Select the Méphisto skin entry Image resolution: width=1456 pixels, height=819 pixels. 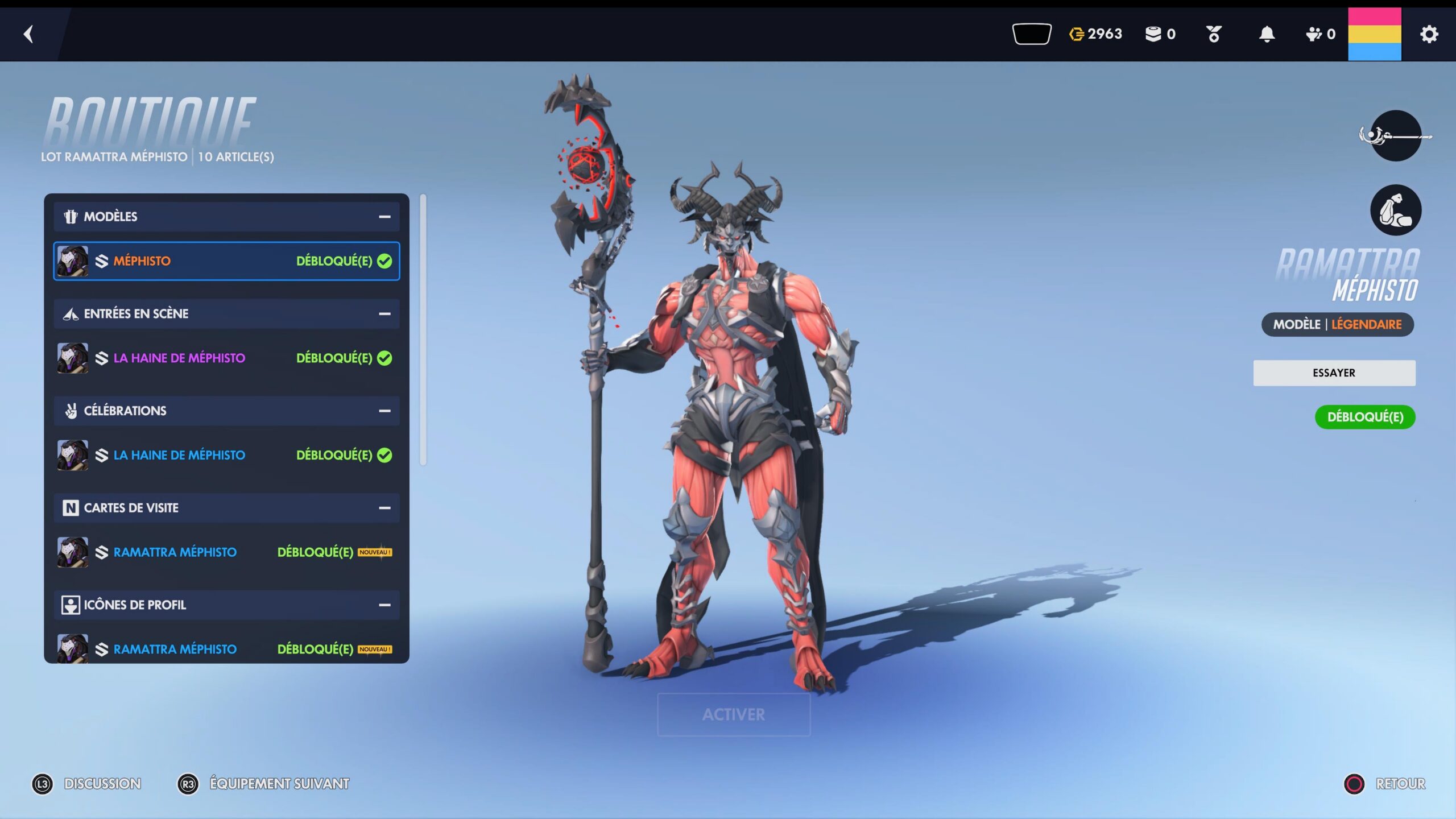pyautogui.click(x=226, y=261)
